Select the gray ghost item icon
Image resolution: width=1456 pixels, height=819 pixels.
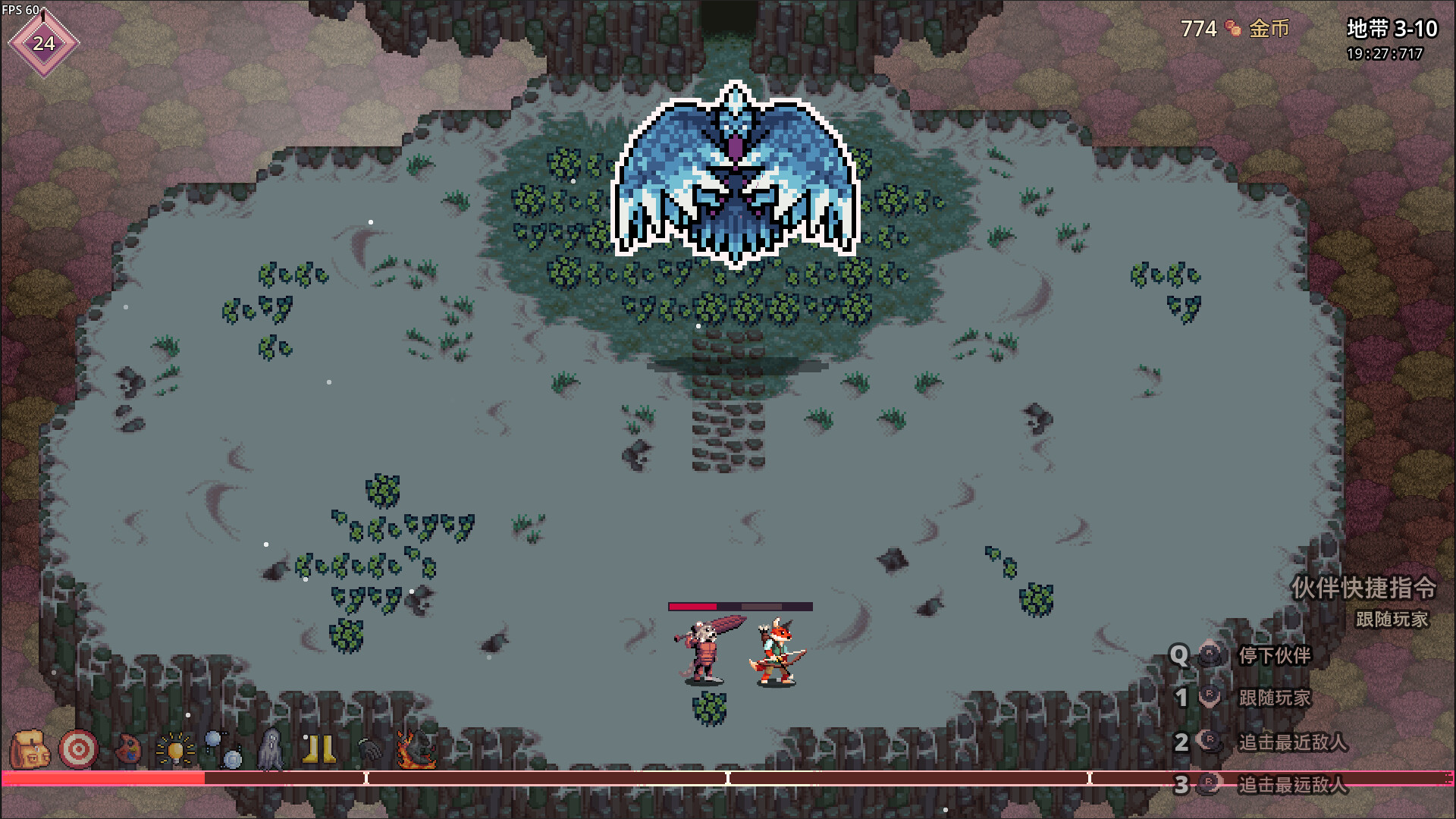pyautogui.click(x=271, y=749)
